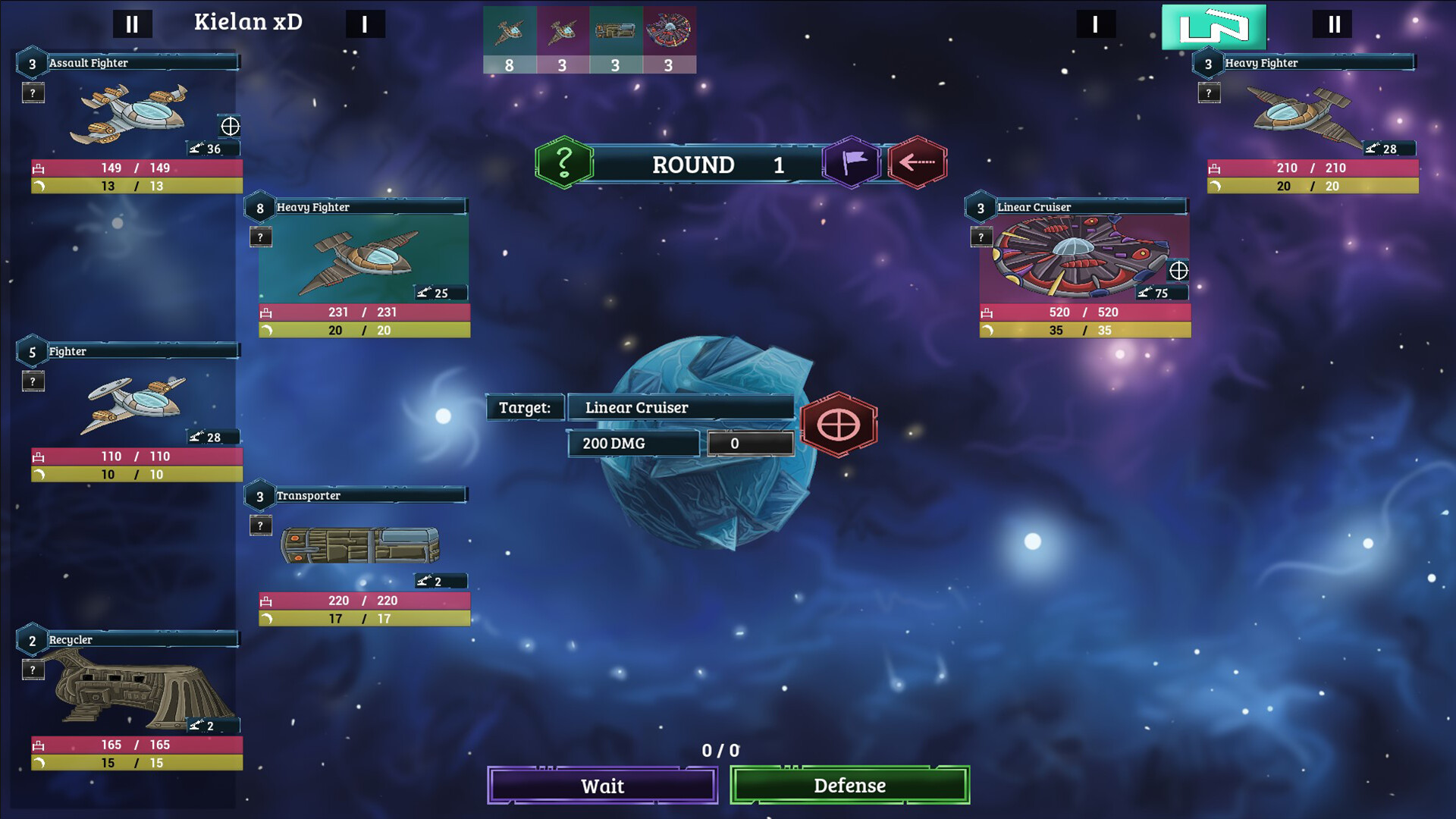Switch to enemy fleet tab I on the right

click(1095, 24)
